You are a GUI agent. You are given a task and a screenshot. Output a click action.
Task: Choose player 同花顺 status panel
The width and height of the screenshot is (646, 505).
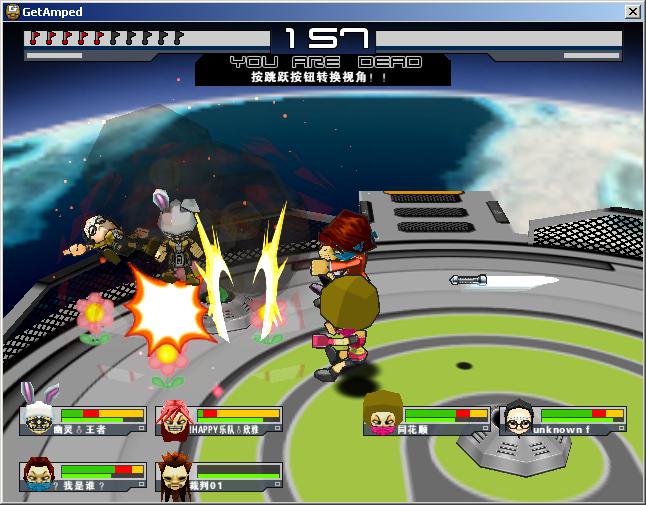point(427,420)
